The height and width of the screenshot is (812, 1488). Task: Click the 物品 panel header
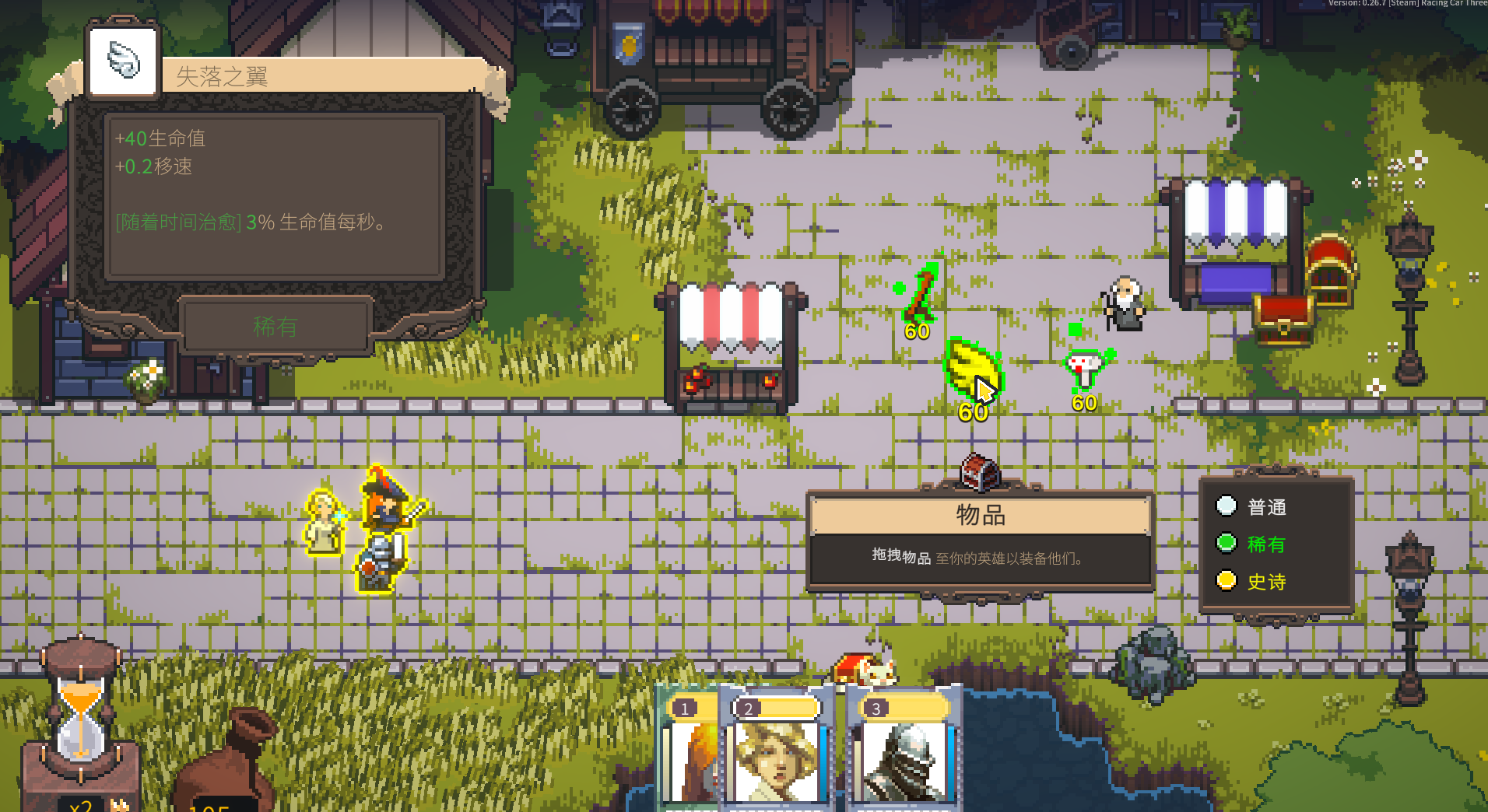point(980,515)
